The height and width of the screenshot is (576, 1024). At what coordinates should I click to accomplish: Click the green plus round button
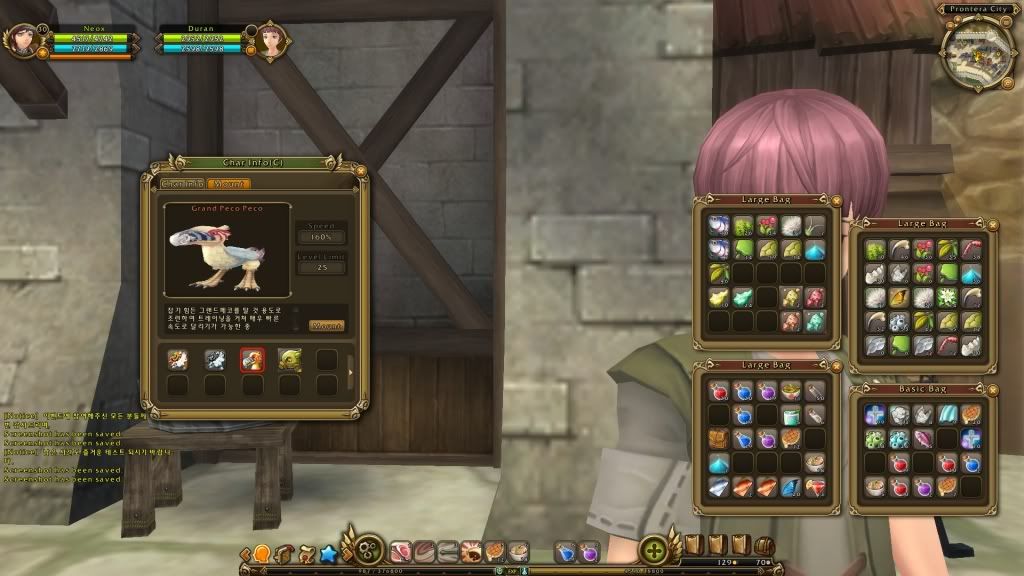click(654, 550)
